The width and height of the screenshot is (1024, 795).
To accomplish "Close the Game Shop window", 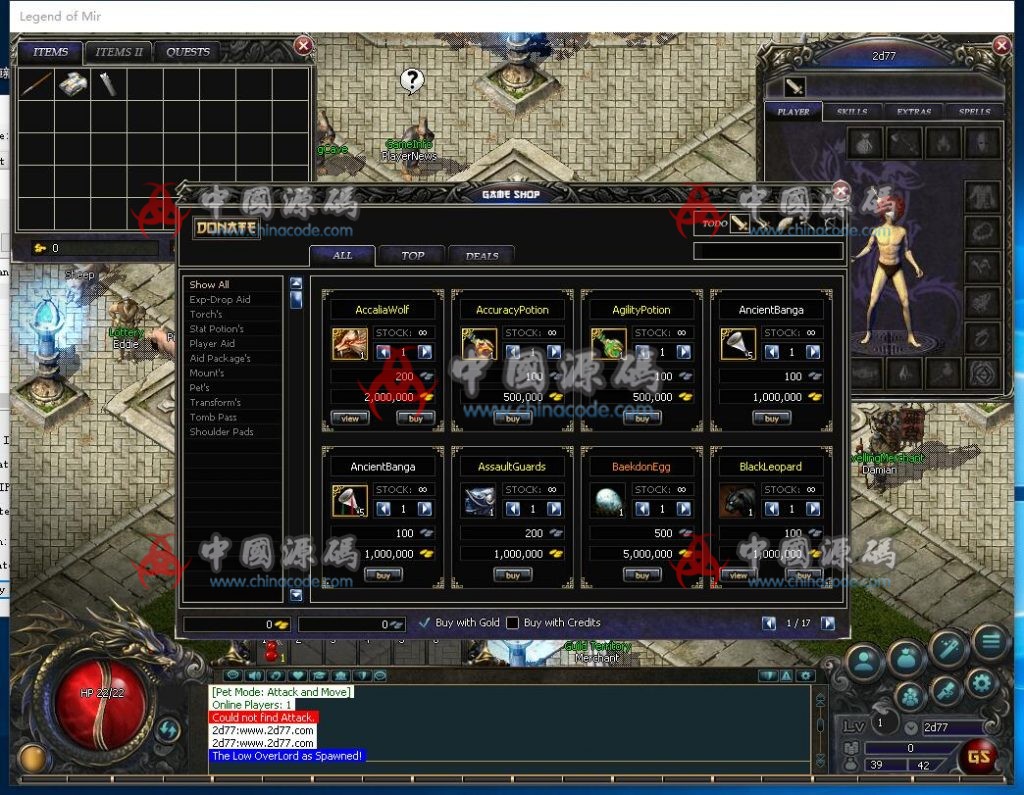I will pyautogui.click(x=841, y=190).
